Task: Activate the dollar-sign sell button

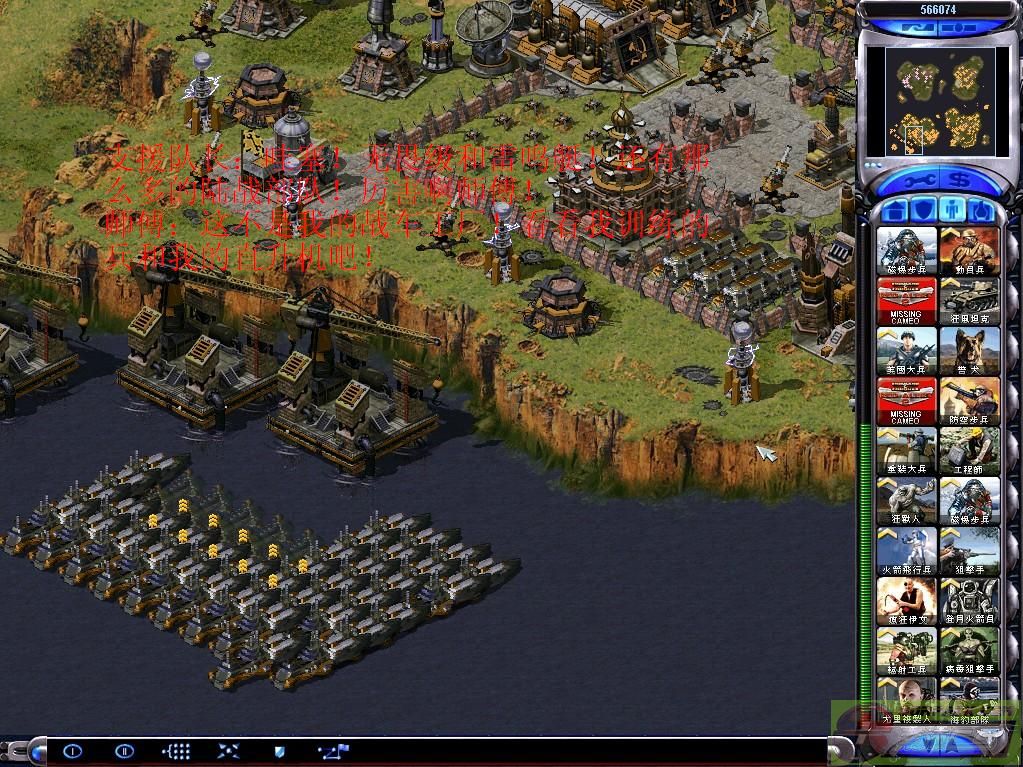Action: pyautogui.click(x=961, y=181)
